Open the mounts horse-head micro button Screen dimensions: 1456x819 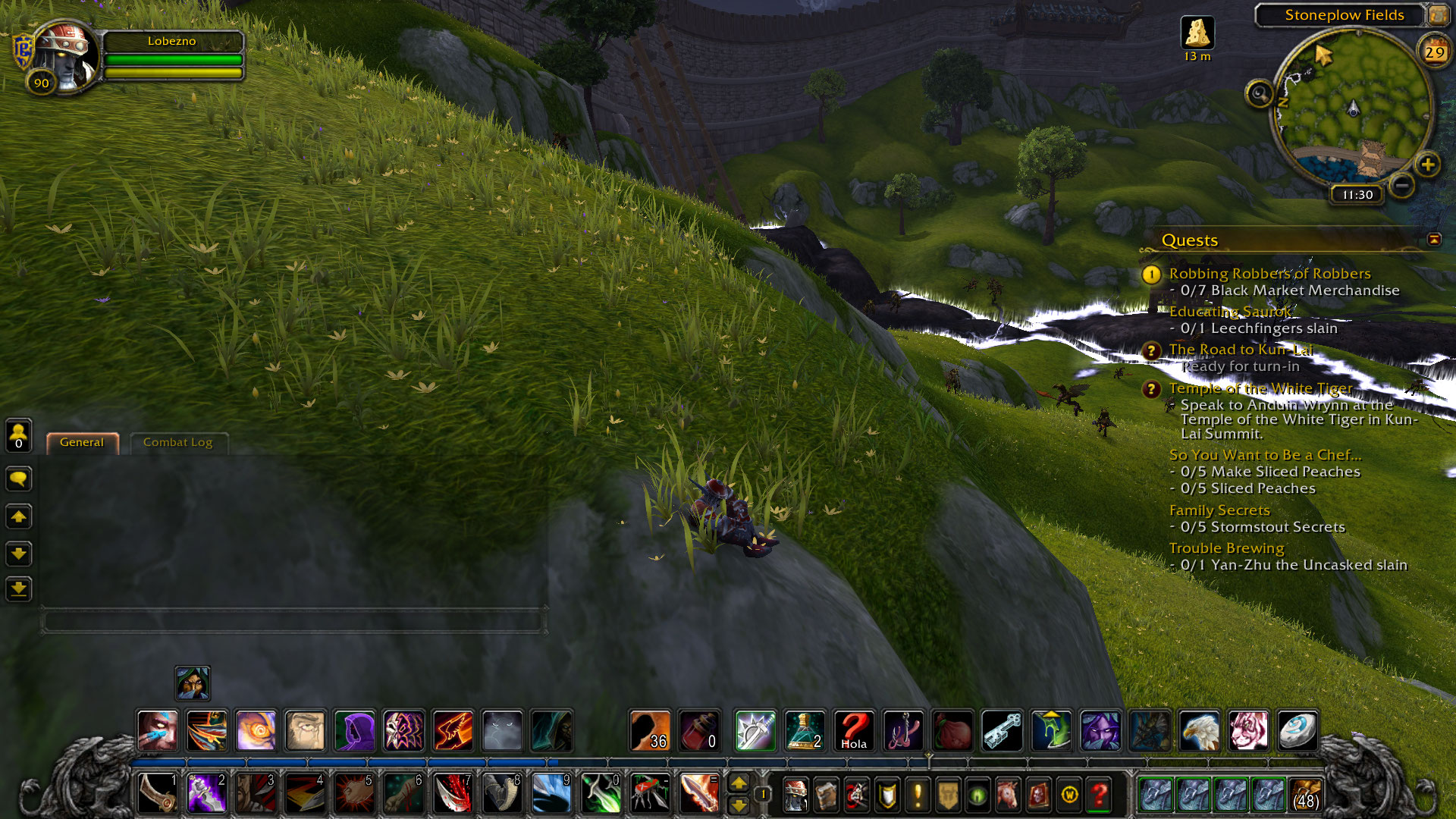1008,795
